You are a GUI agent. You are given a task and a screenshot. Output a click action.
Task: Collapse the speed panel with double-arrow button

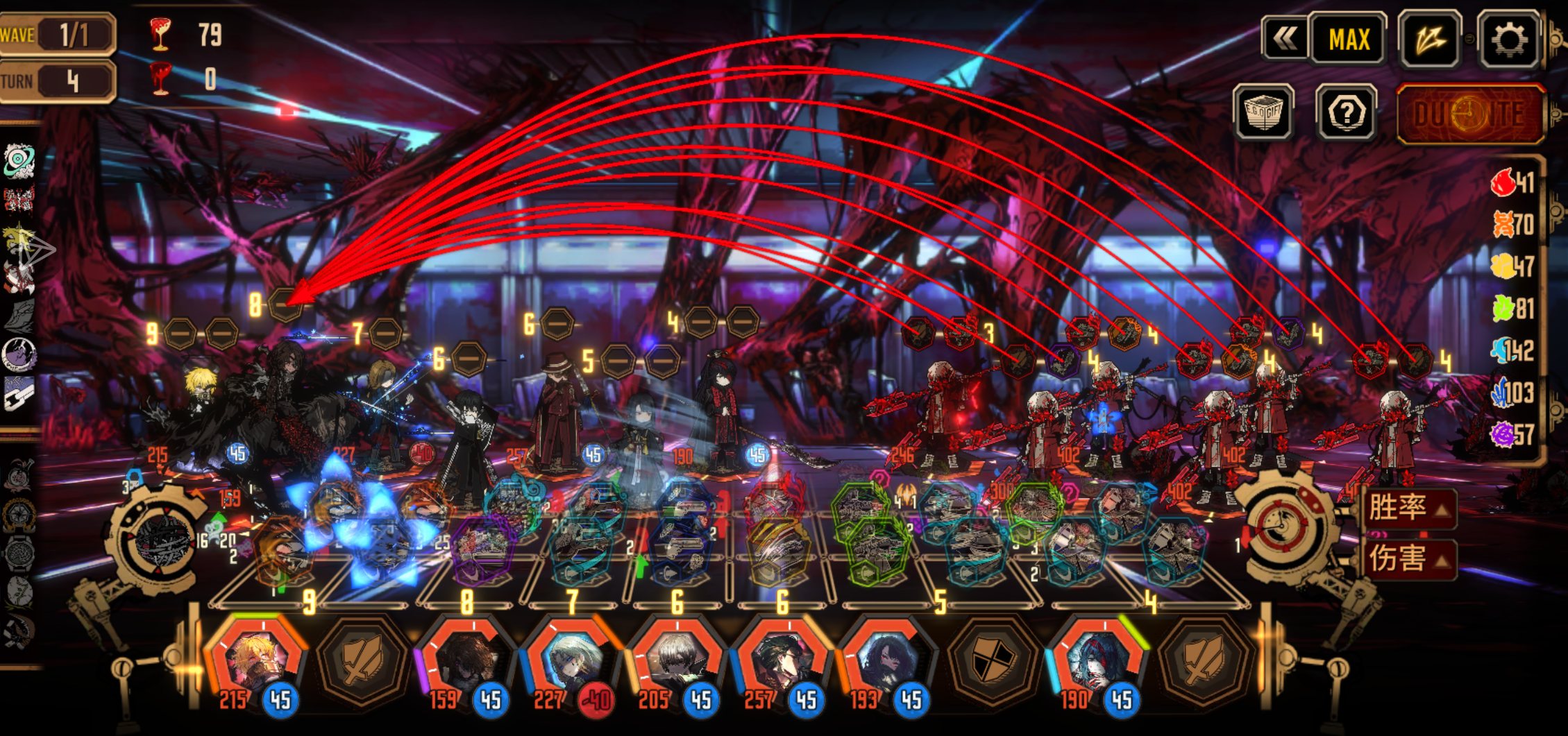tap(1284, 39)
